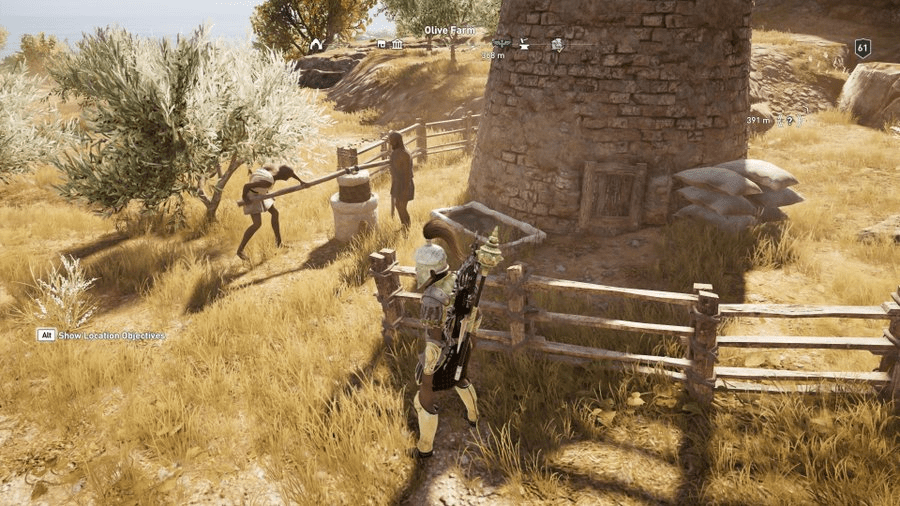Click the blacksmith anvil compass marker
This screenshot has width=900, height=506.
click(522, 44)
